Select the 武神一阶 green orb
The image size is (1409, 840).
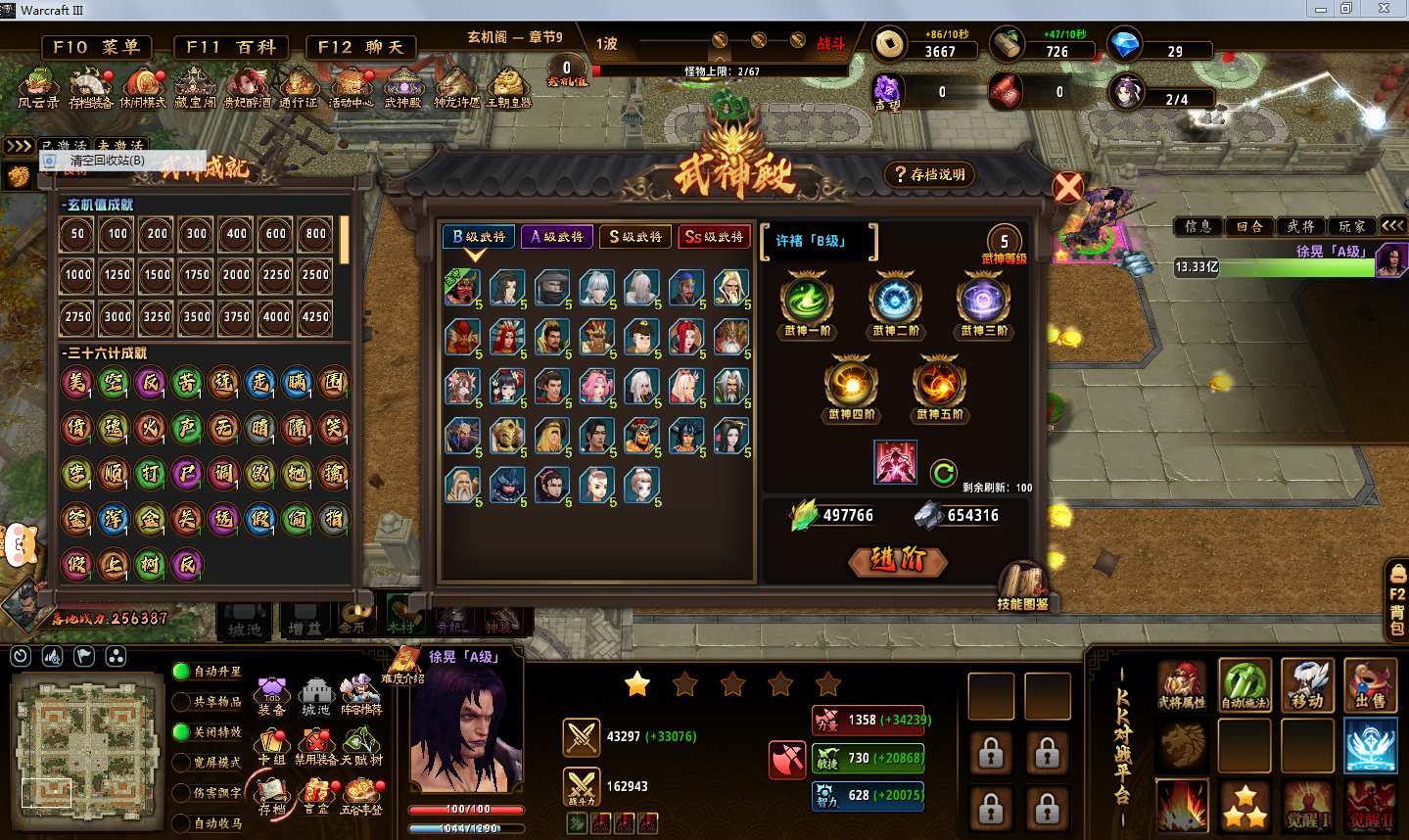pyautogui.click(x=807, y=301)
